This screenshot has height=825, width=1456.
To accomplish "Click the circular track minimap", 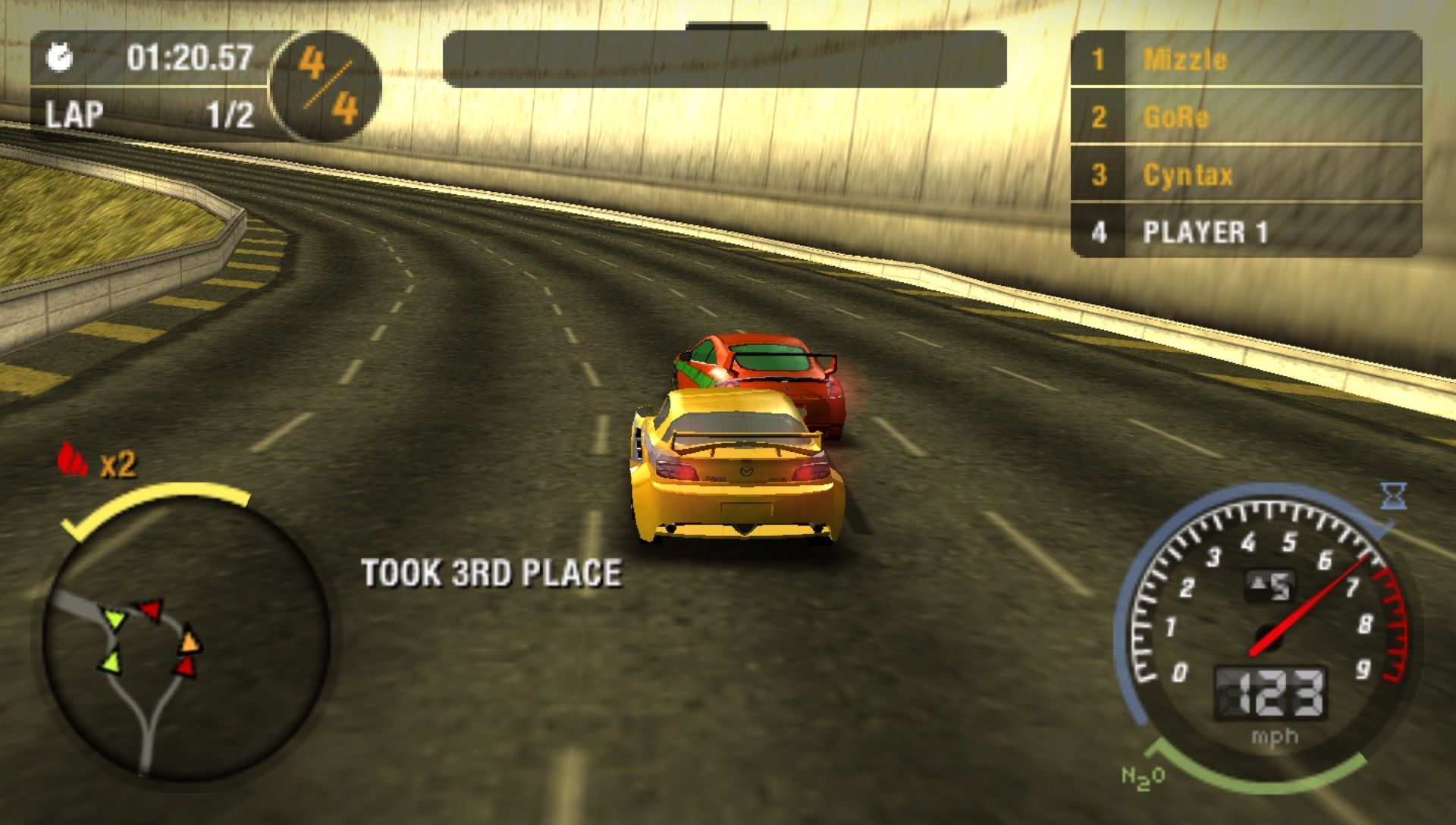I will (x=182, y=645).
